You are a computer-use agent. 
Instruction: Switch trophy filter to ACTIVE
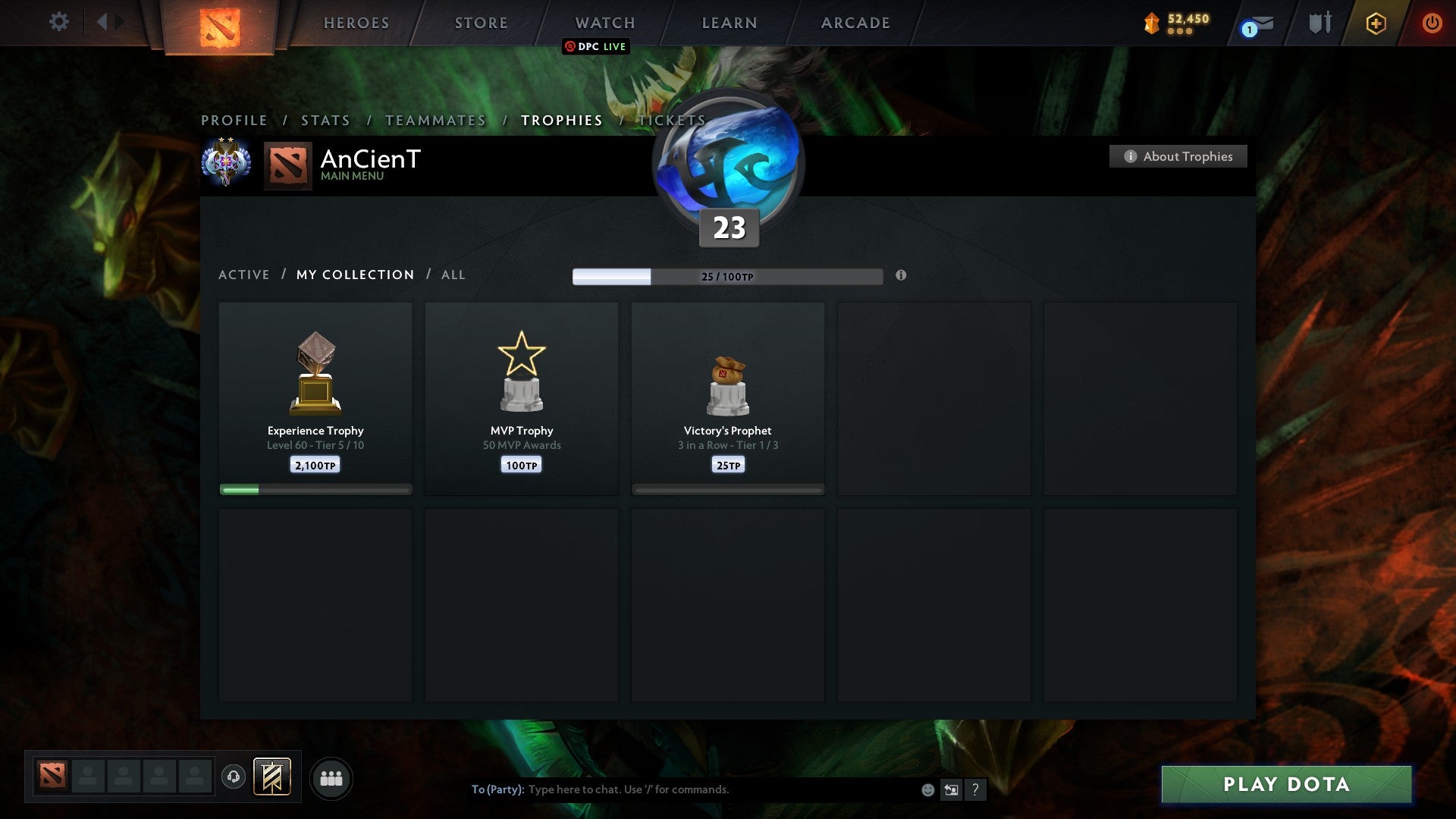point(244,275)
